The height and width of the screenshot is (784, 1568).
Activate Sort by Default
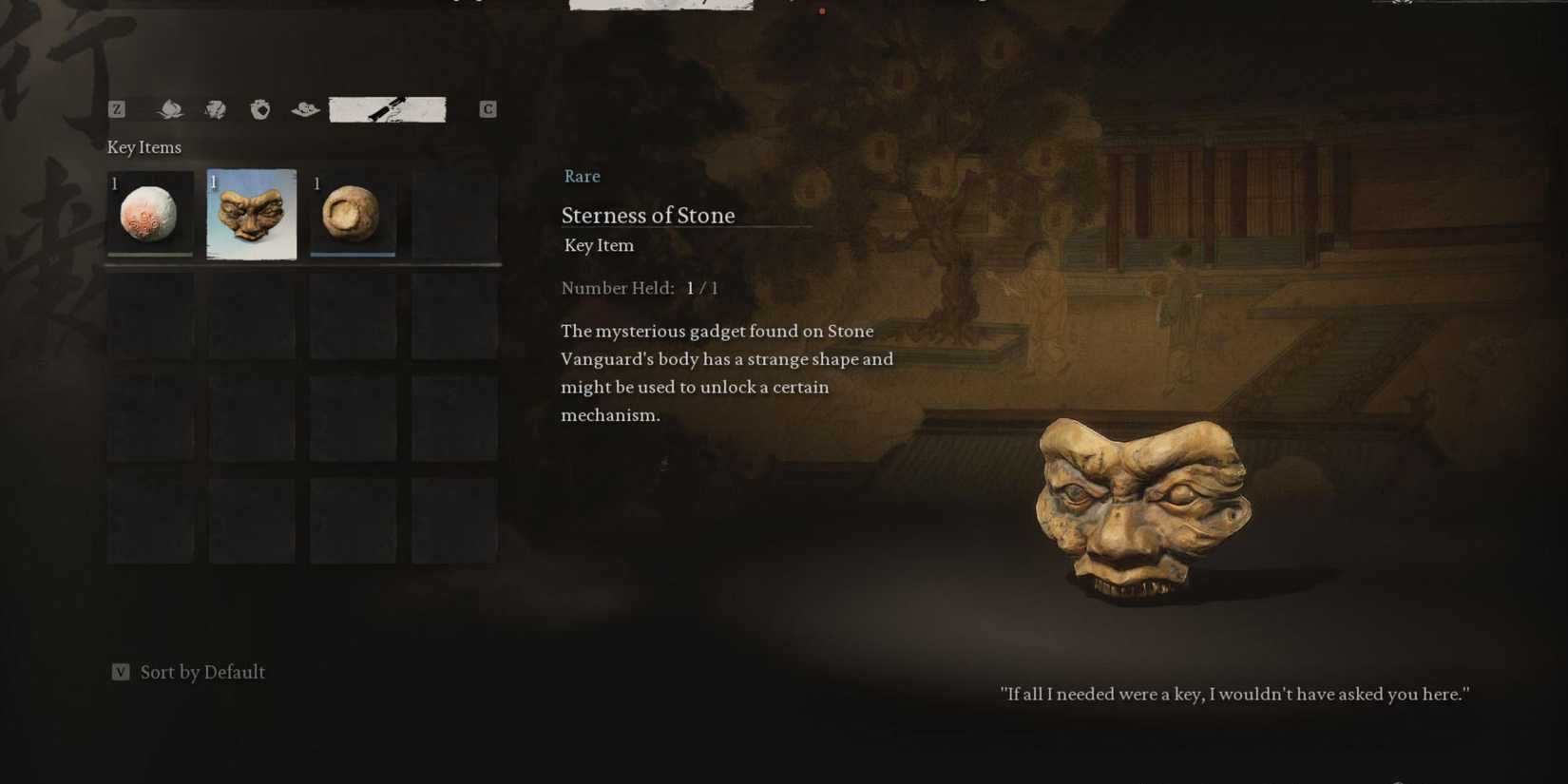click(202, 672)
